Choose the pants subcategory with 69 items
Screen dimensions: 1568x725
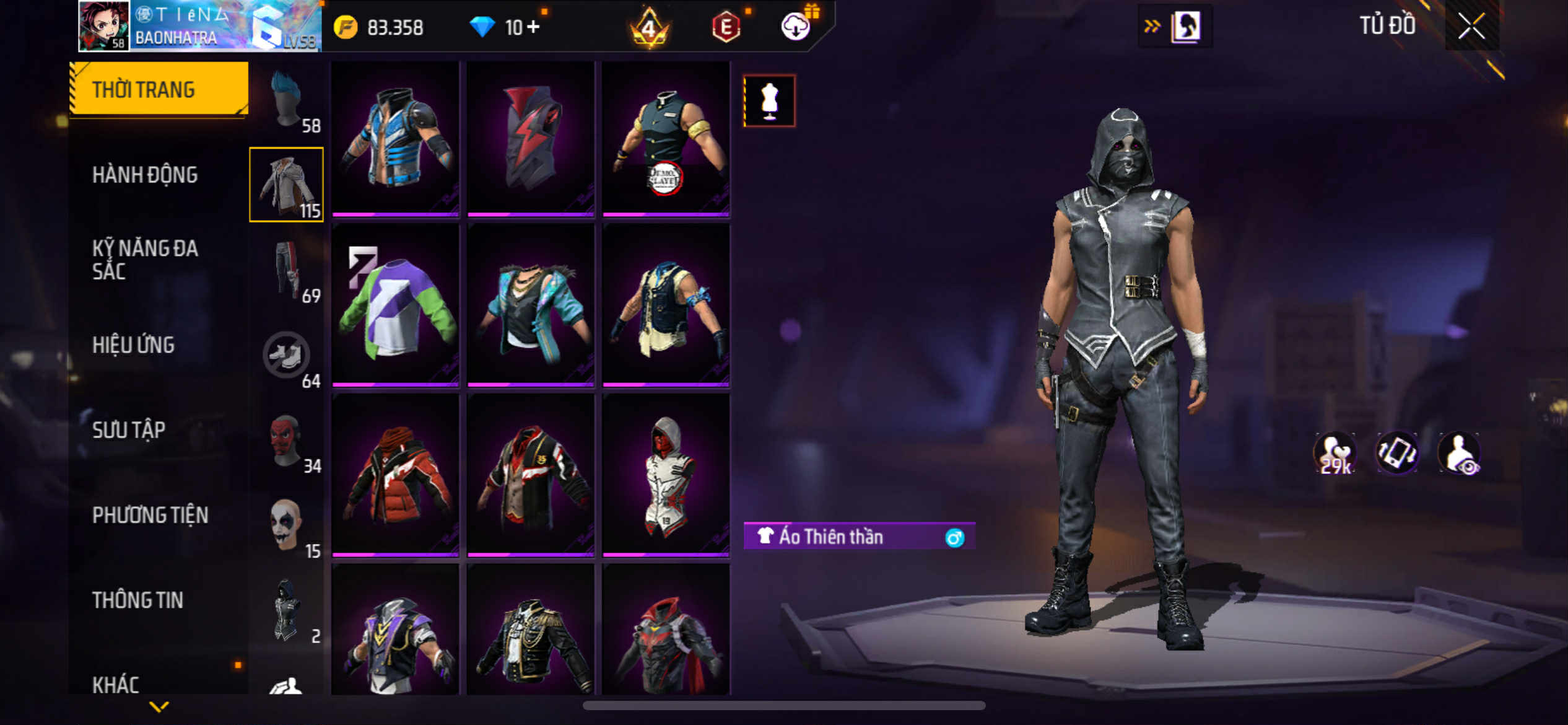(x=287, y=270)
